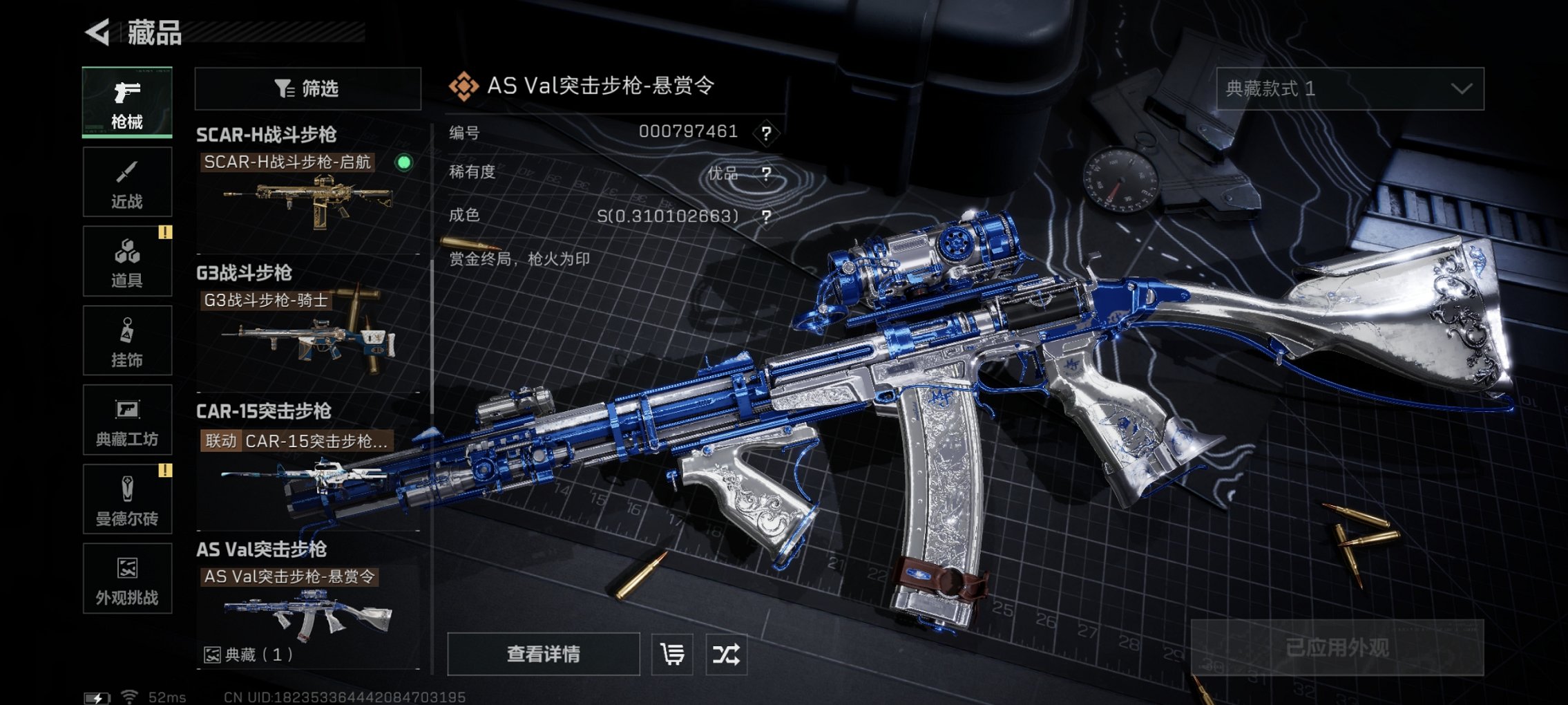Viewport: 1568px width, 705px height.
Task: Select the 近战 melee category icon
Action: click(x=126, y=181)
